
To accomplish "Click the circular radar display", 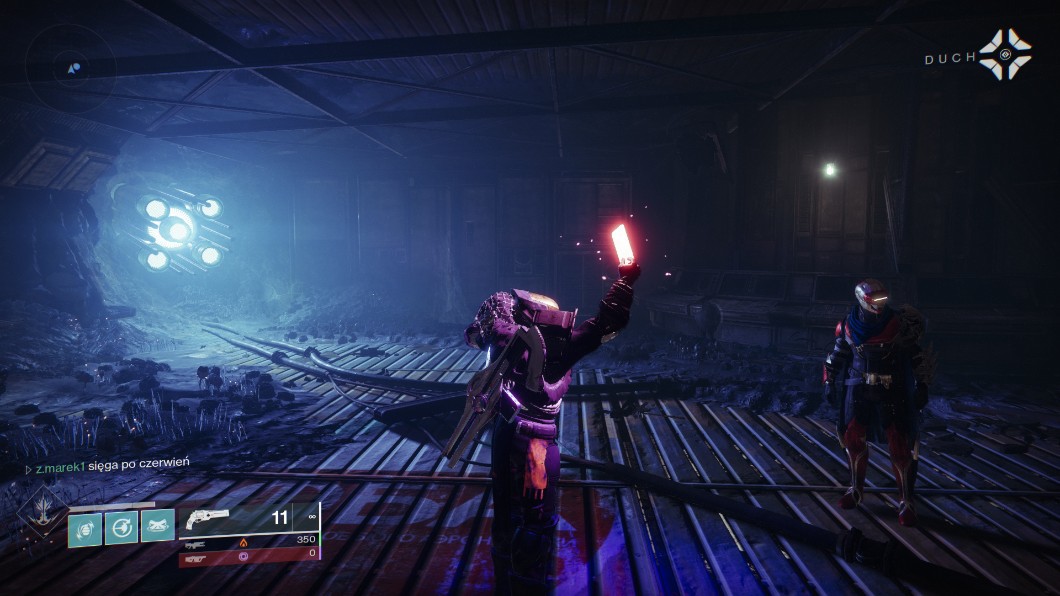I will [71, 68].
